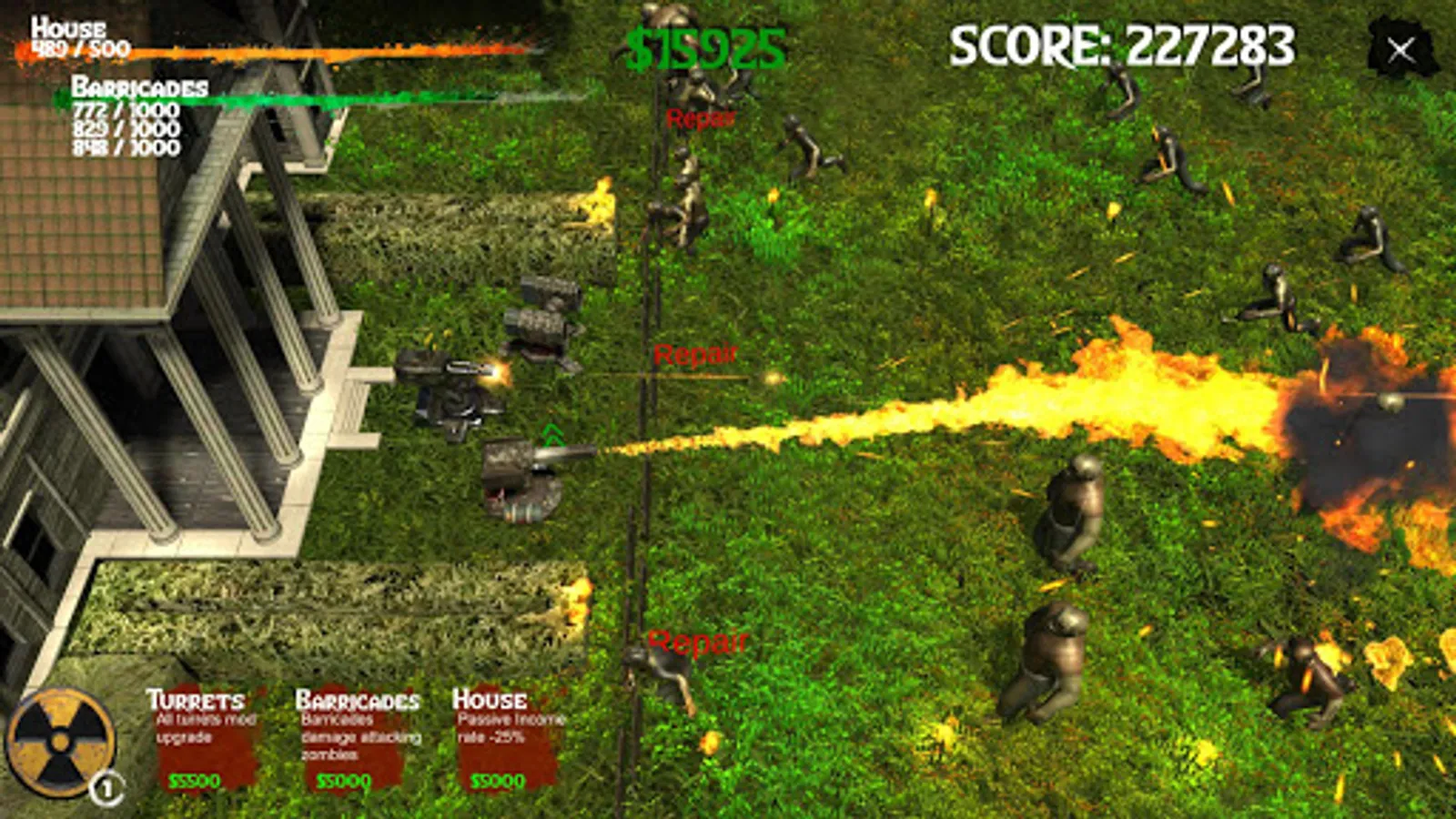The width and height of the screenshot is (1456, 819).
Task: Select the House header text
Action: [x=490, y=698]
